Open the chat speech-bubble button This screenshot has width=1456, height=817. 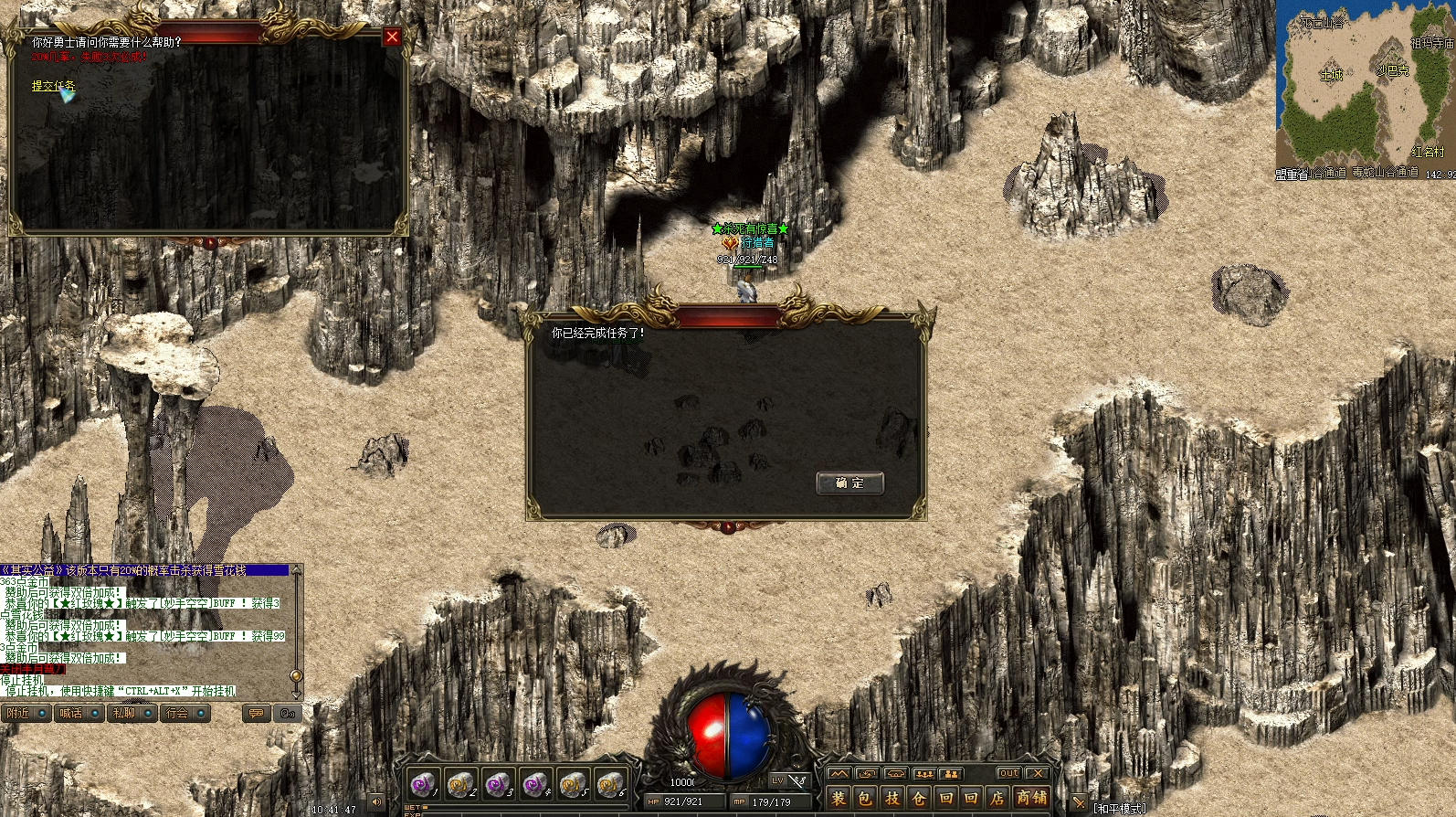click(x=257, y=713)
